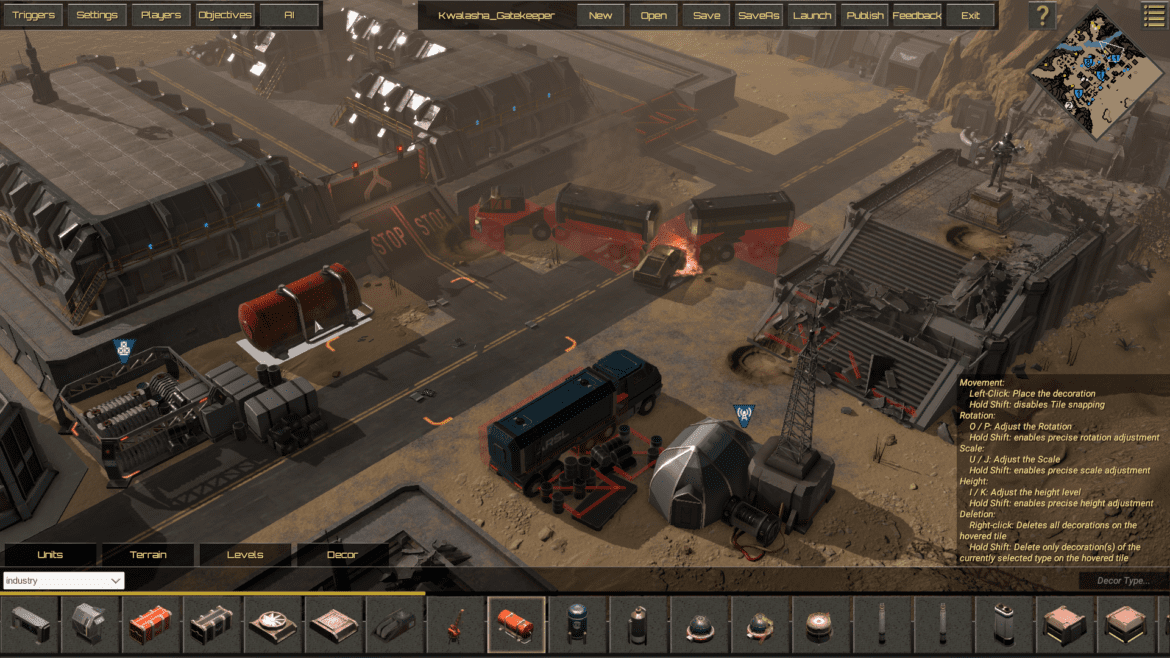Viewport: 1170px width, 658px height.
Task: Open the map Settings panel
Action: [x=97, y=15]
